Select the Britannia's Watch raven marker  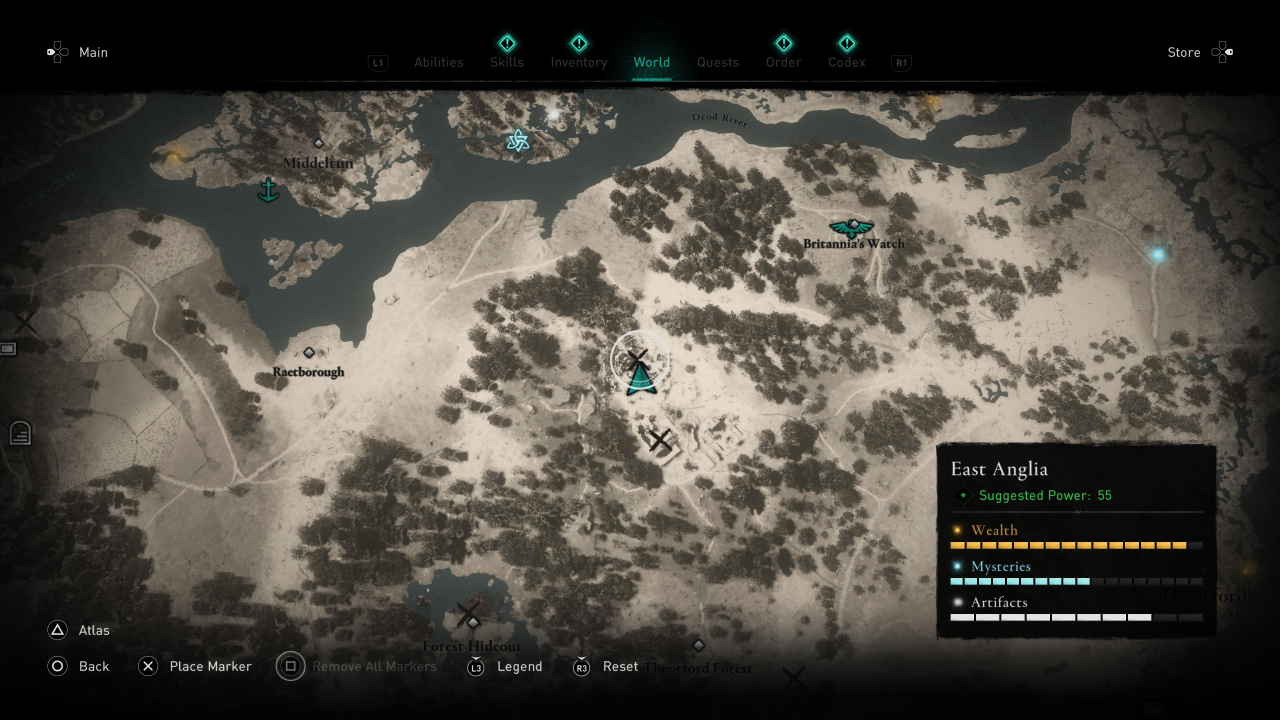pos(852,228)
